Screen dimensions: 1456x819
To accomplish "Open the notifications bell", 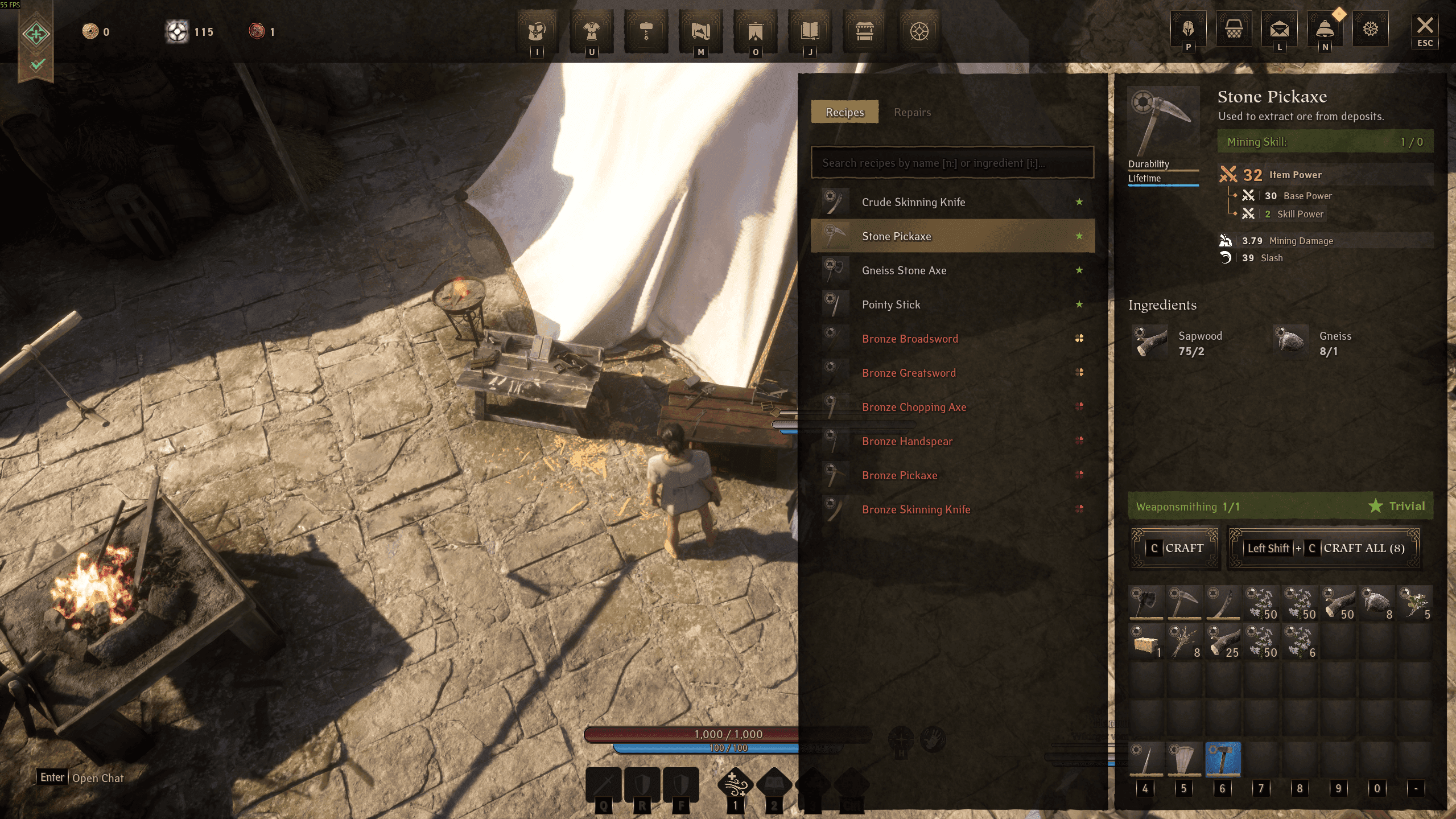I will (x=1325, y=28).
